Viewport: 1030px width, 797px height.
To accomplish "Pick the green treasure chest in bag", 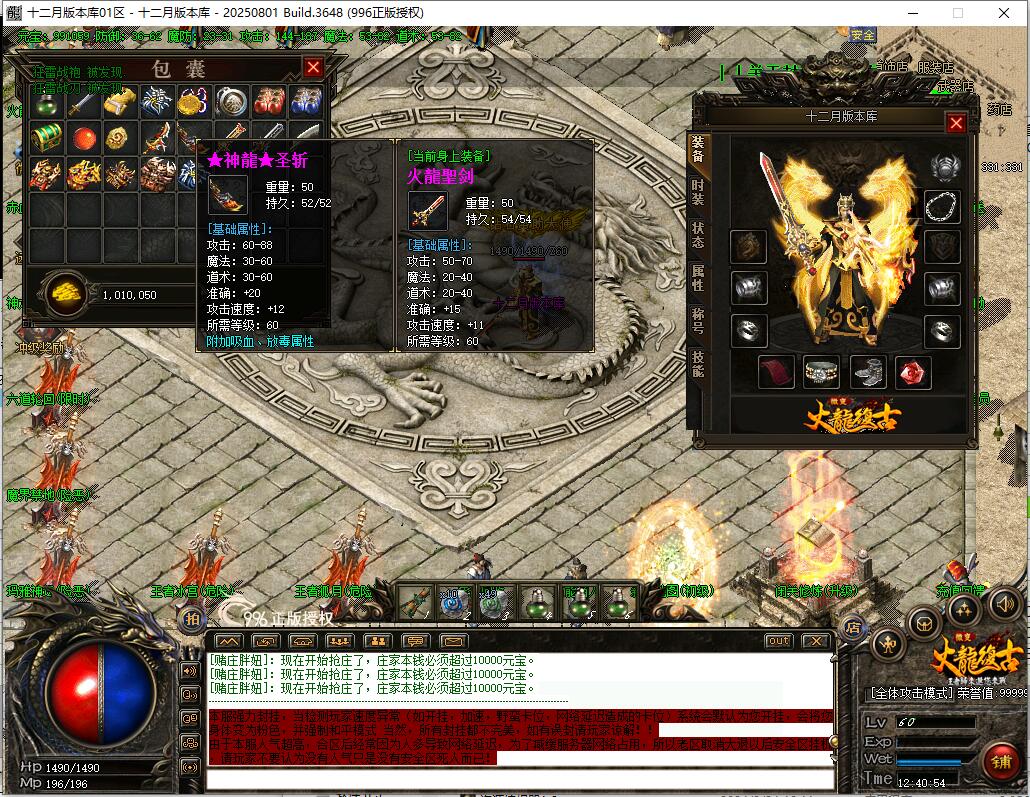I will (45, 137).
